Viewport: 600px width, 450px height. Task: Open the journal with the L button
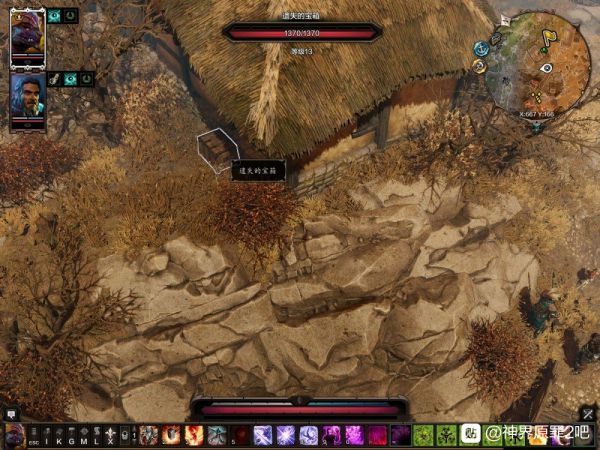(95, 436)
